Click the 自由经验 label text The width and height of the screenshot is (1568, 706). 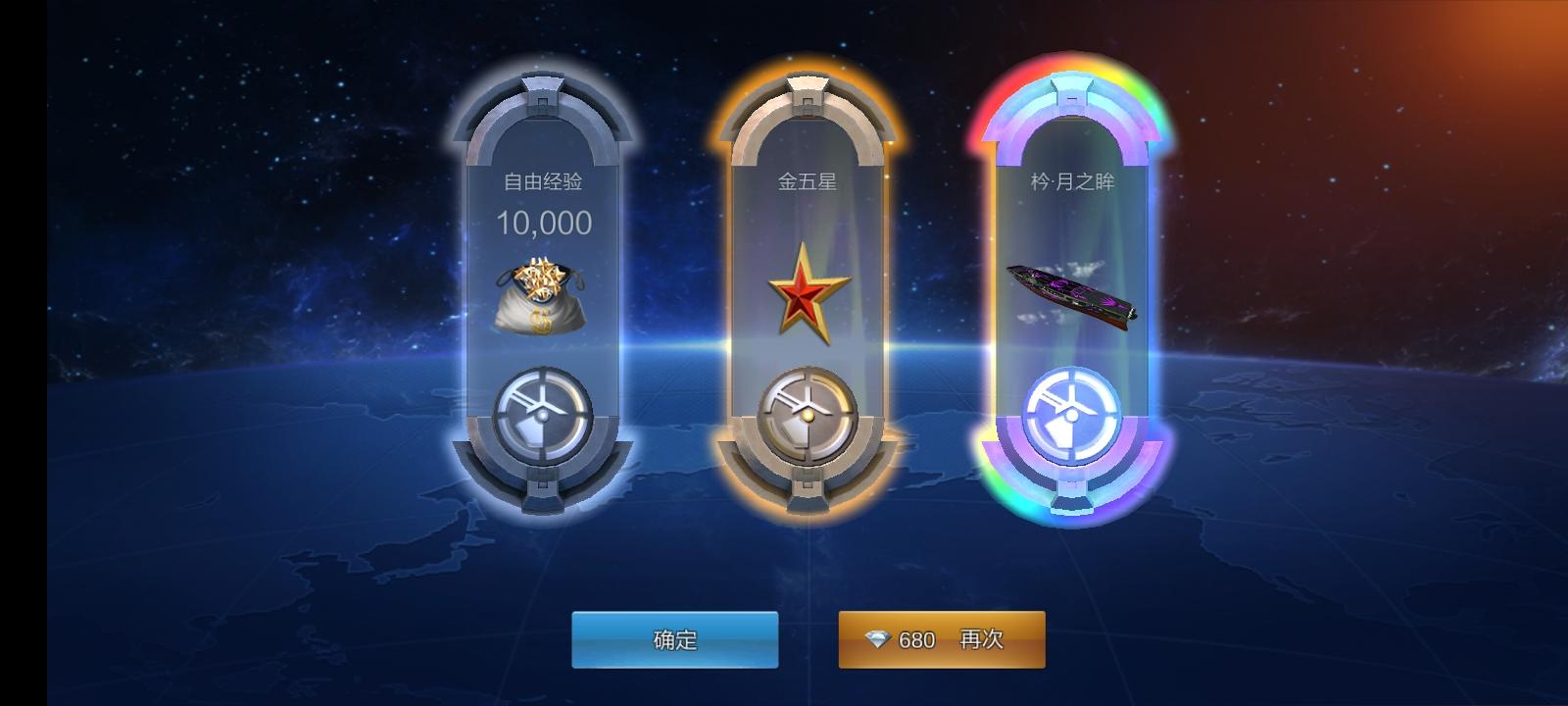point(542,180)
